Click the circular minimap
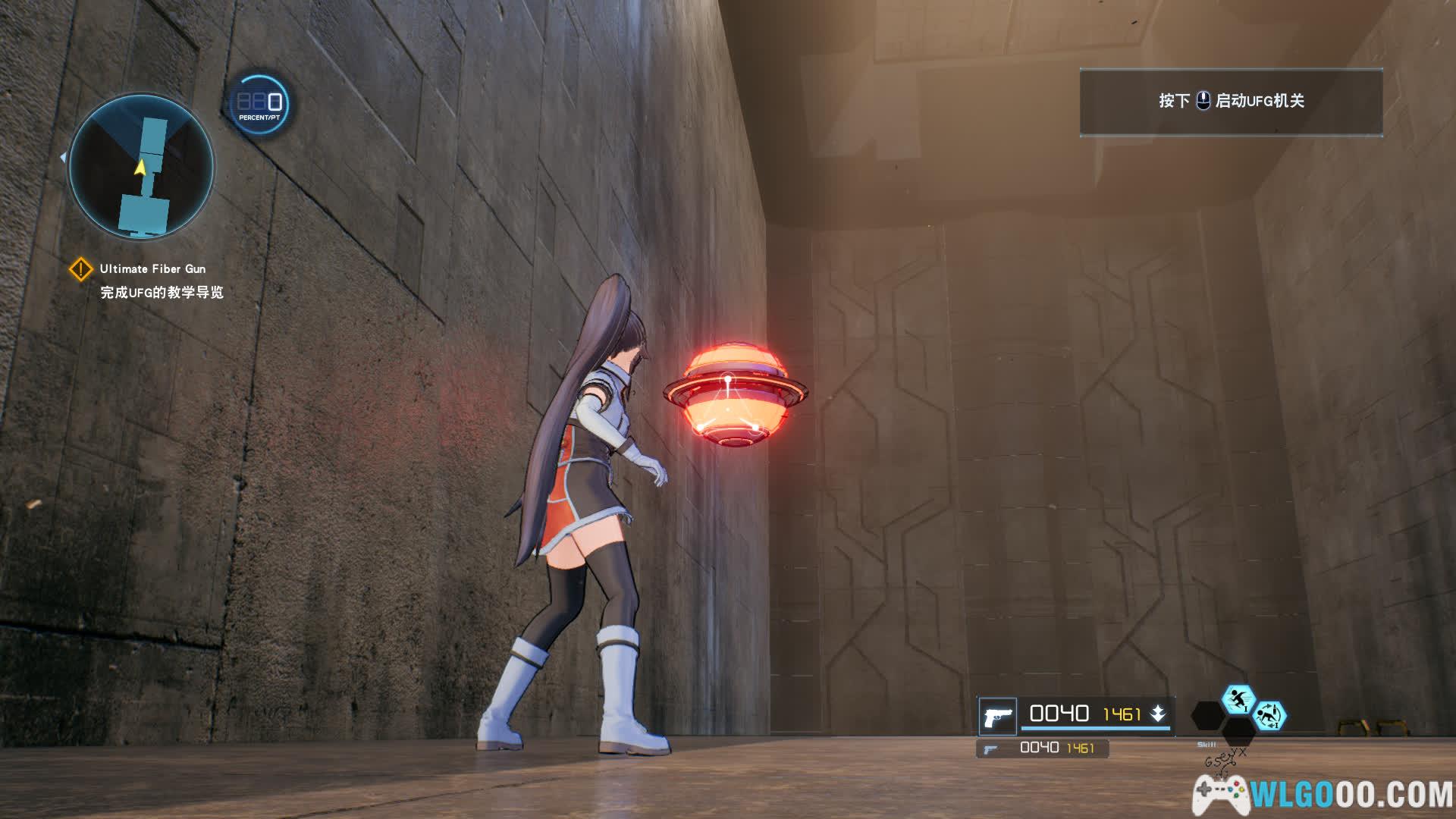 click(141, 166)
